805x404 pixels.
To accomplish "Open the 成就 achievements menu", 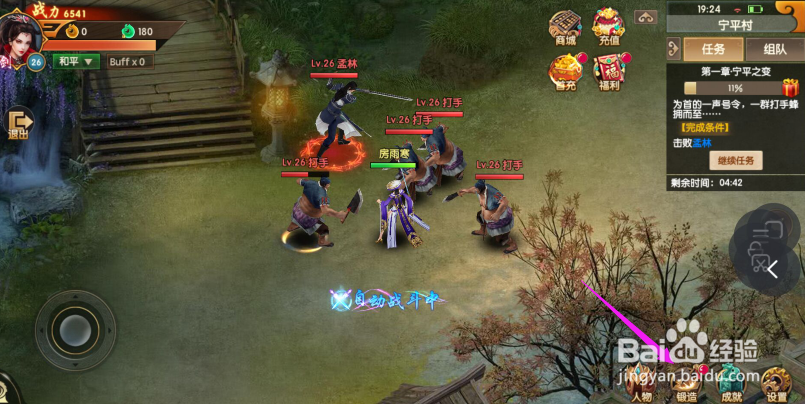I will click(x=732, y=384).
